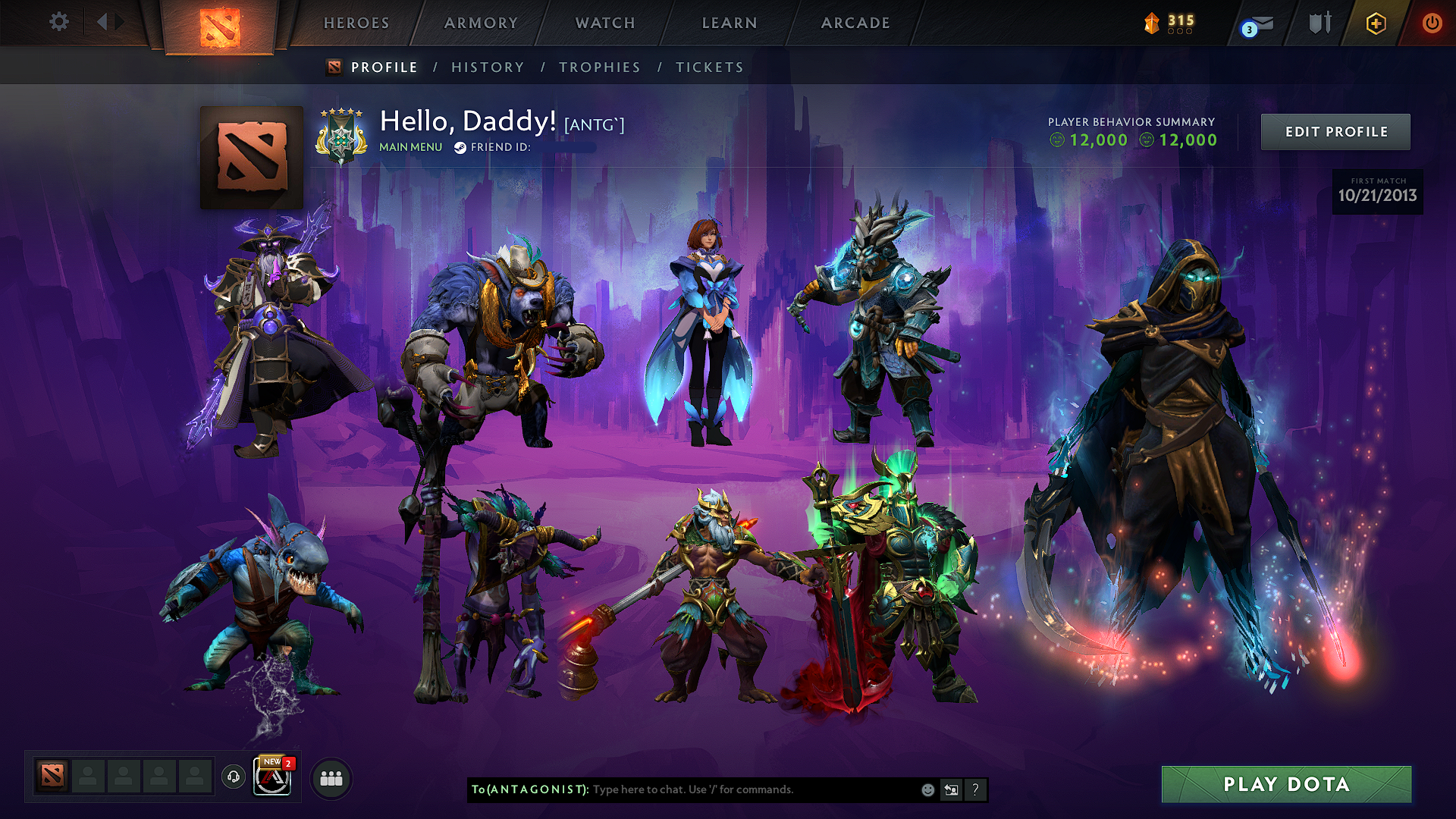Open the friends list with people icon
Screen dimensions: 1456x819
click(331, 777)
